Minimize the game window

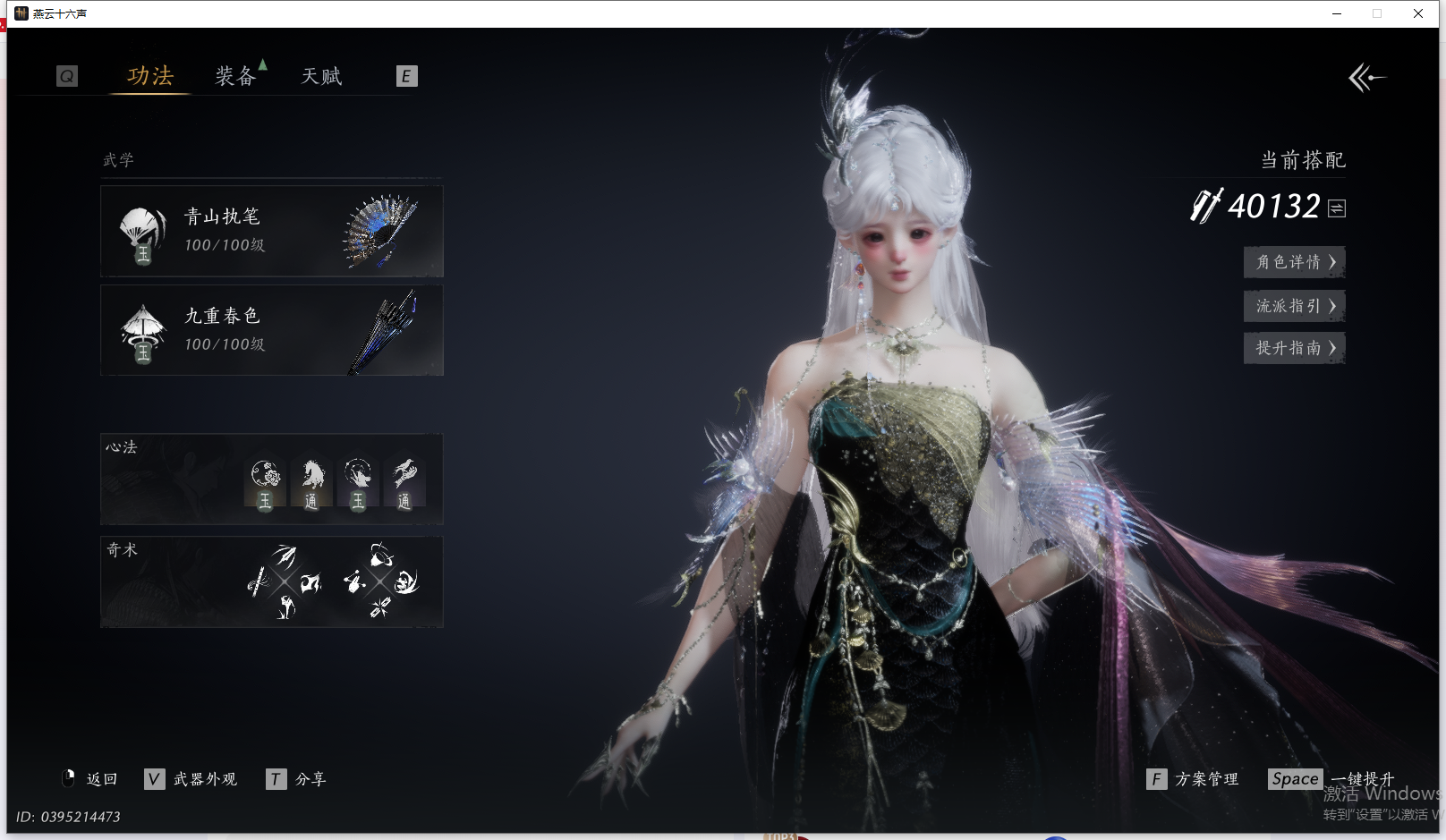tap(1337, 13)
